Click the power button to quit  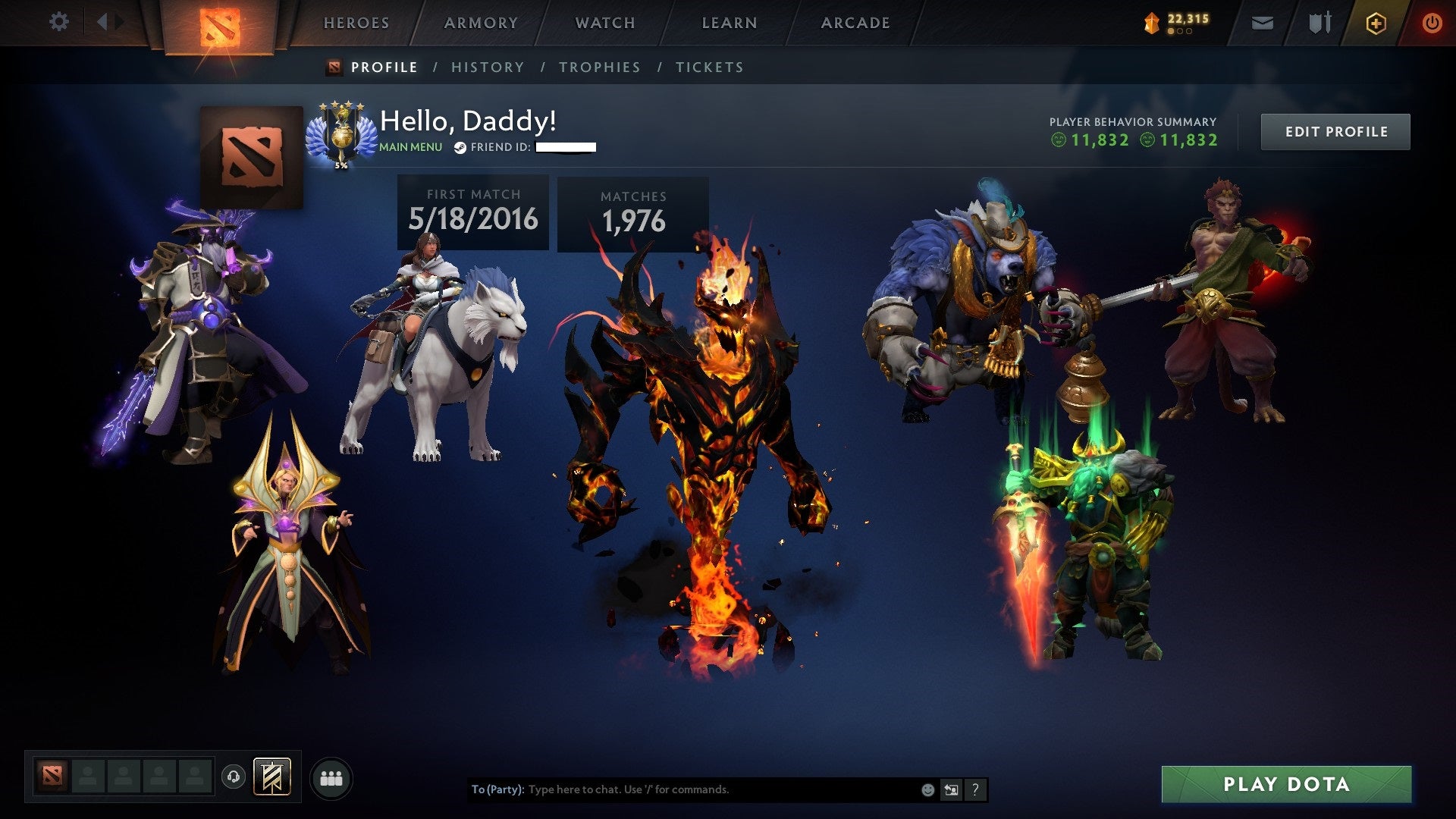(x=1432, y=22)
